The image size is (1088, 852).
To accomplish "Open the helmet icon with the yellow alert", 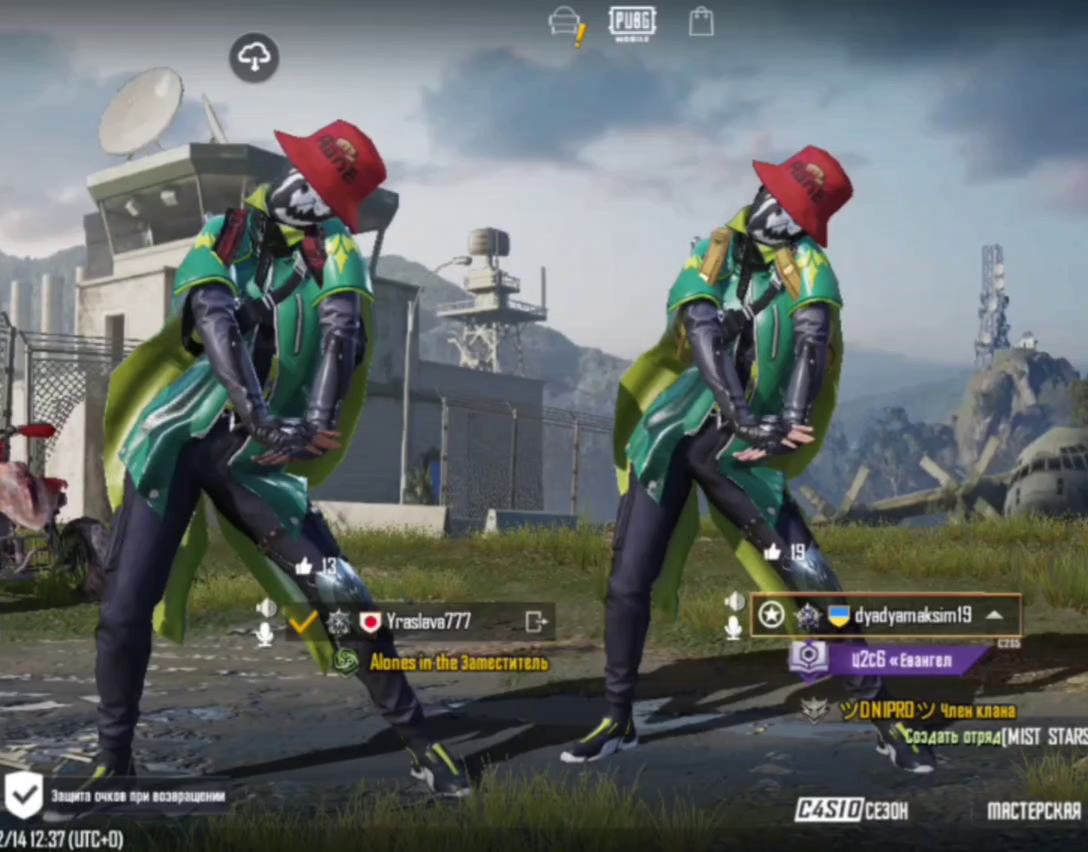I will click(x=567, y=23).
